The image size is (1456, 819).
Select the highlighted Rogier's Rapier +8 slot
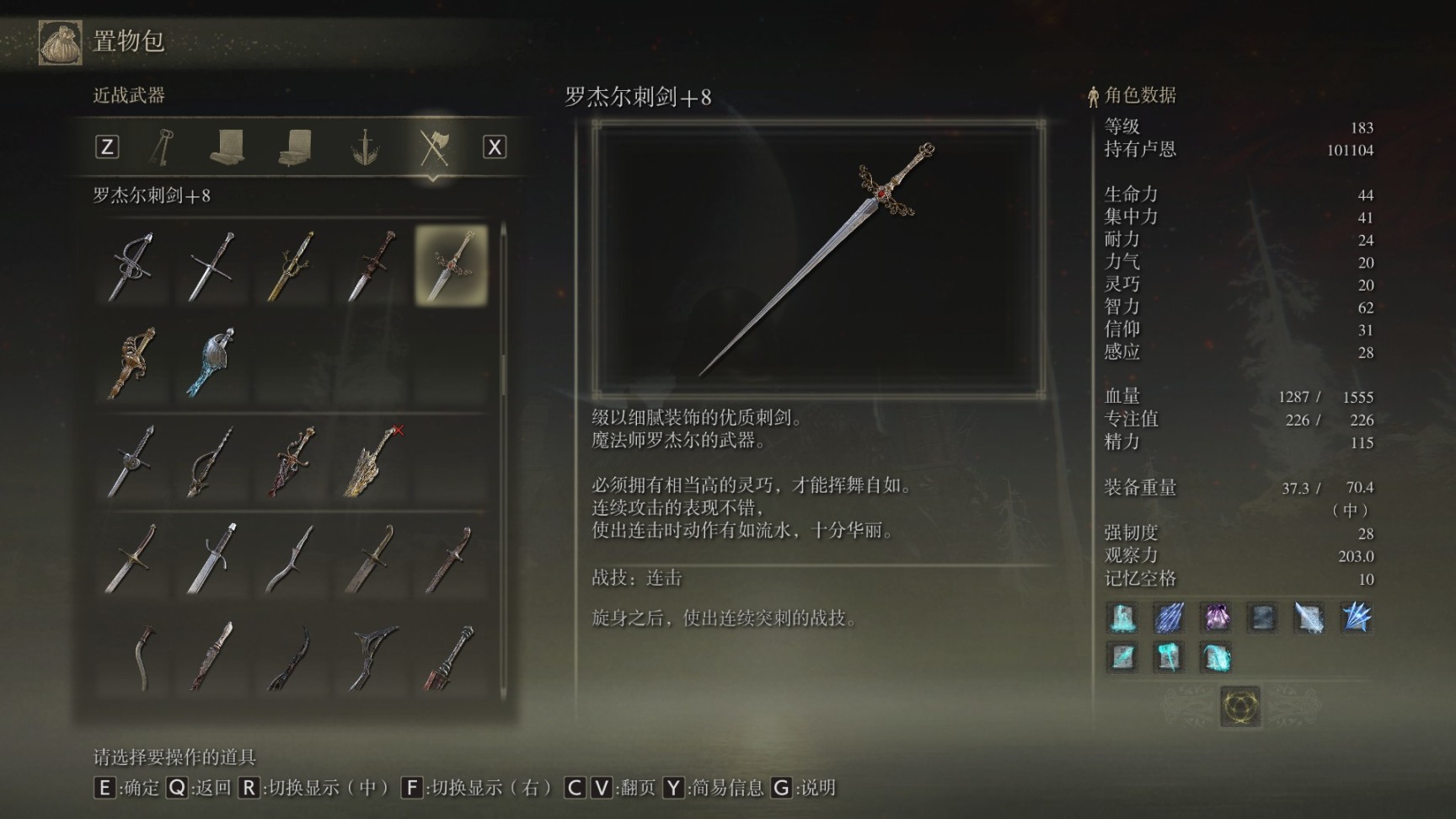click(x=451, y=266)
